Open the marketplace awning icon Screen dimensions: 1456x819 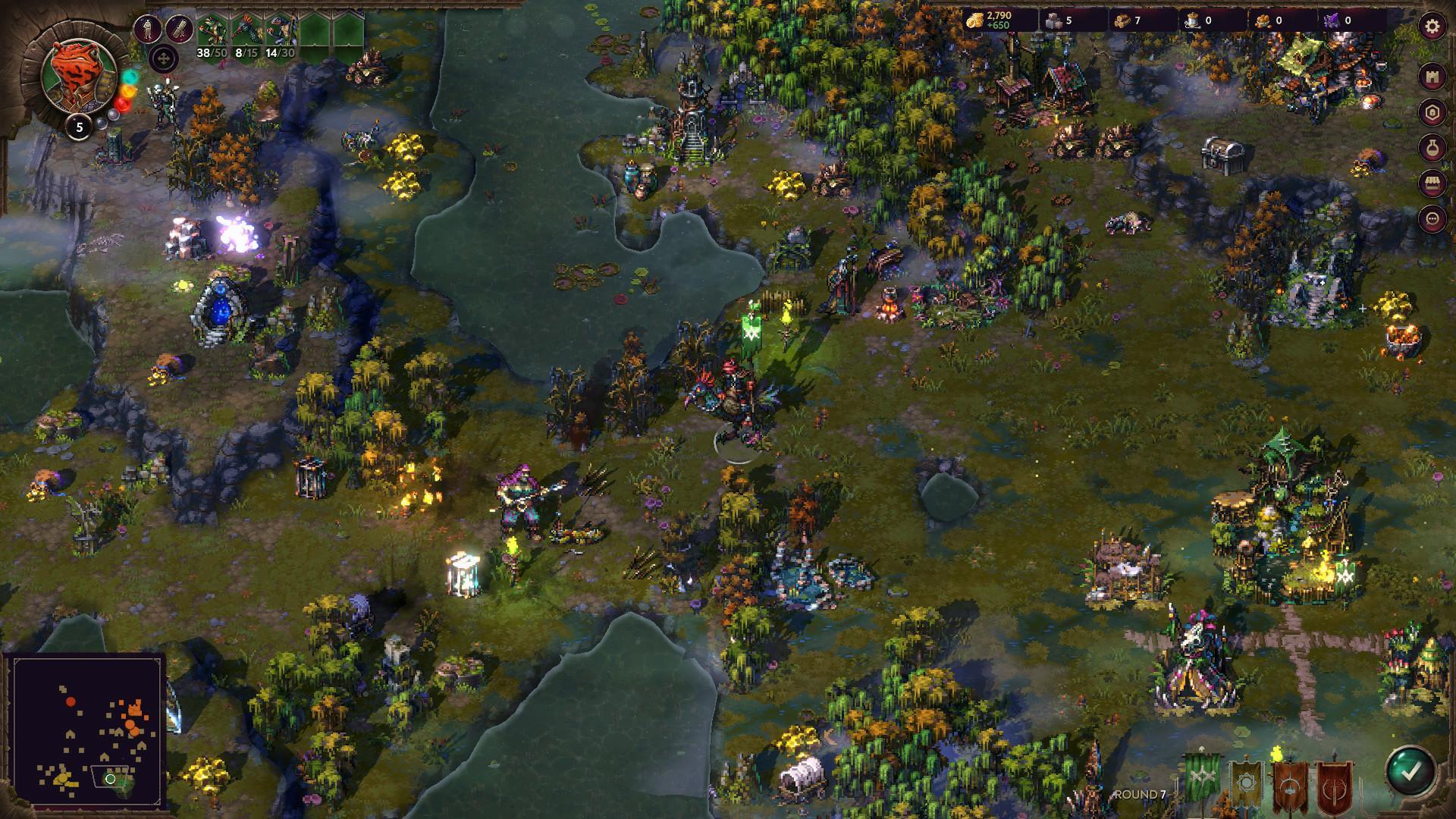coord(1432,184)
